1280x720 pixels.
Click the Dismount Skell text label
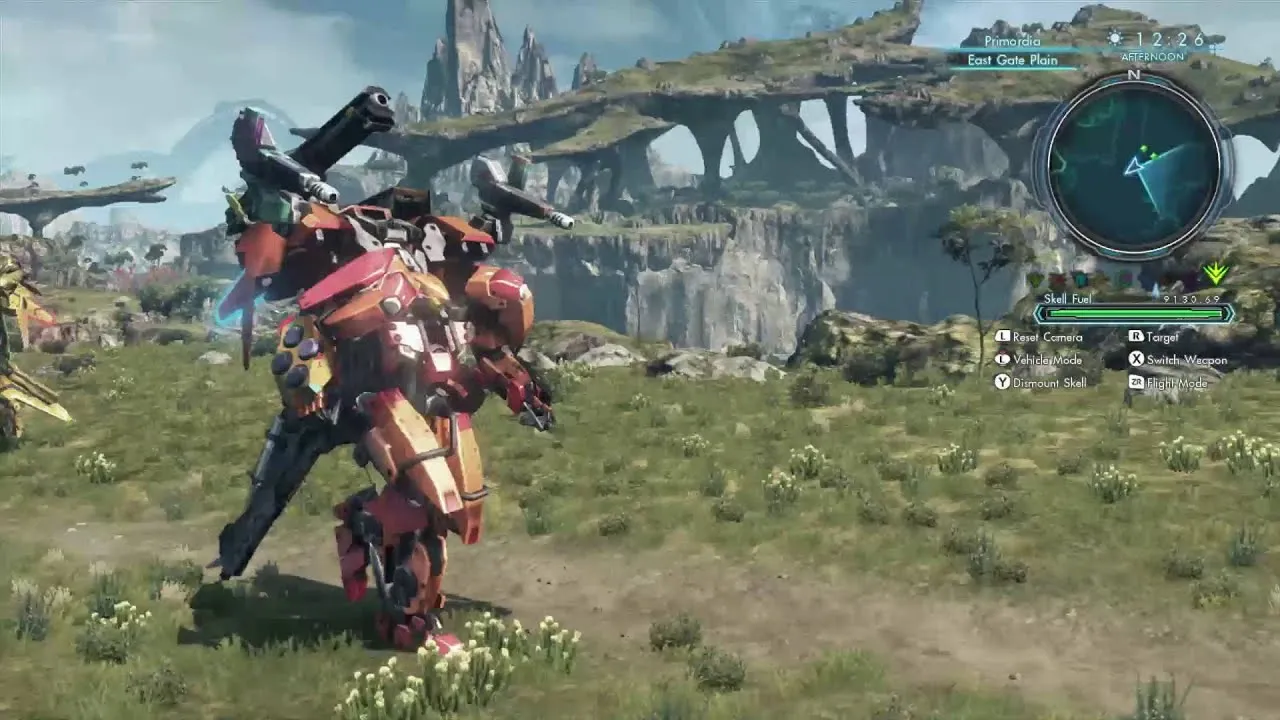pos(1050,383)
